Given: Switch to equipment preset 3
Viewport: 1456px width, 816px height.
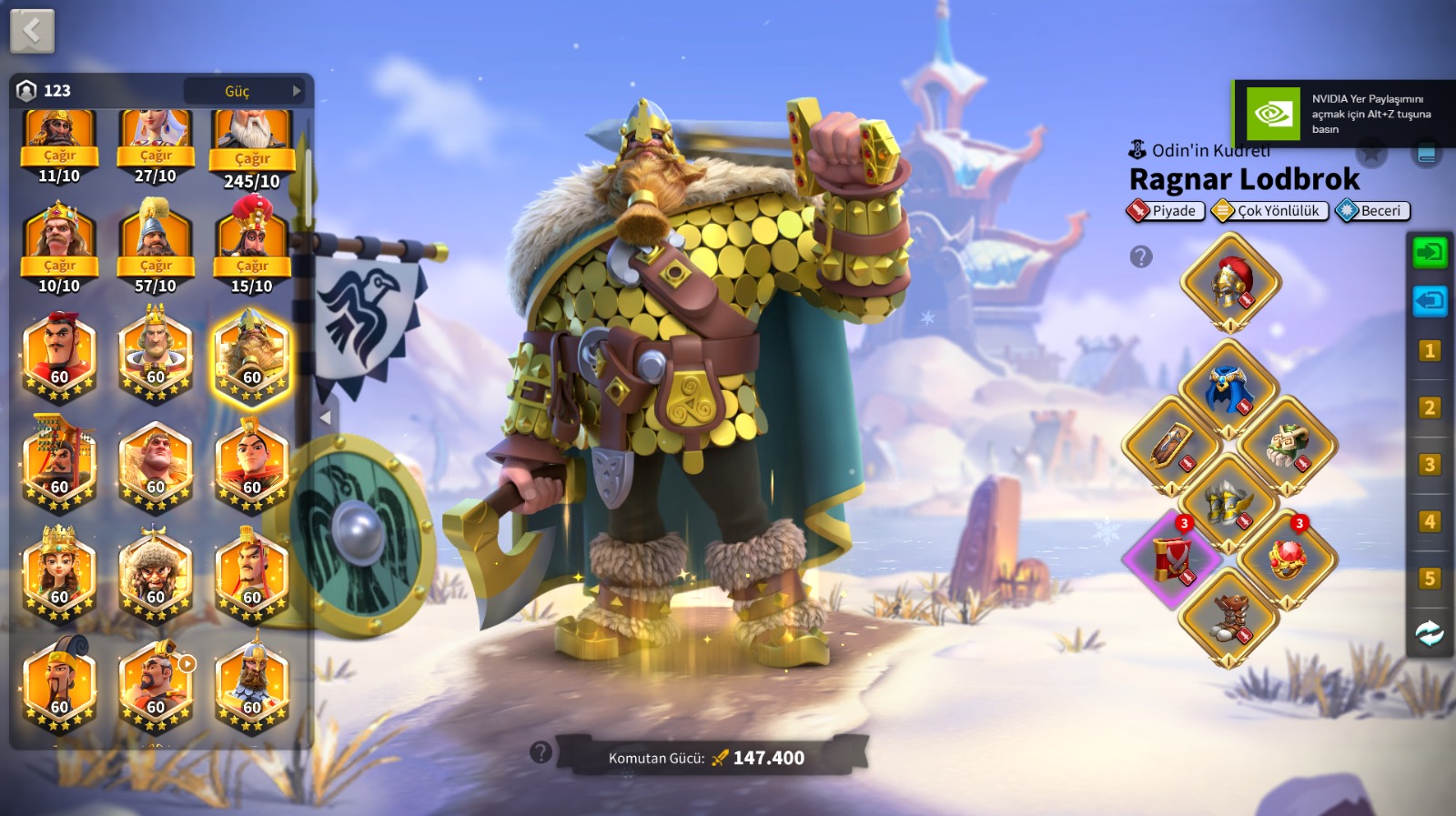Looking at the screenshot, I should tap(1429, 465).
